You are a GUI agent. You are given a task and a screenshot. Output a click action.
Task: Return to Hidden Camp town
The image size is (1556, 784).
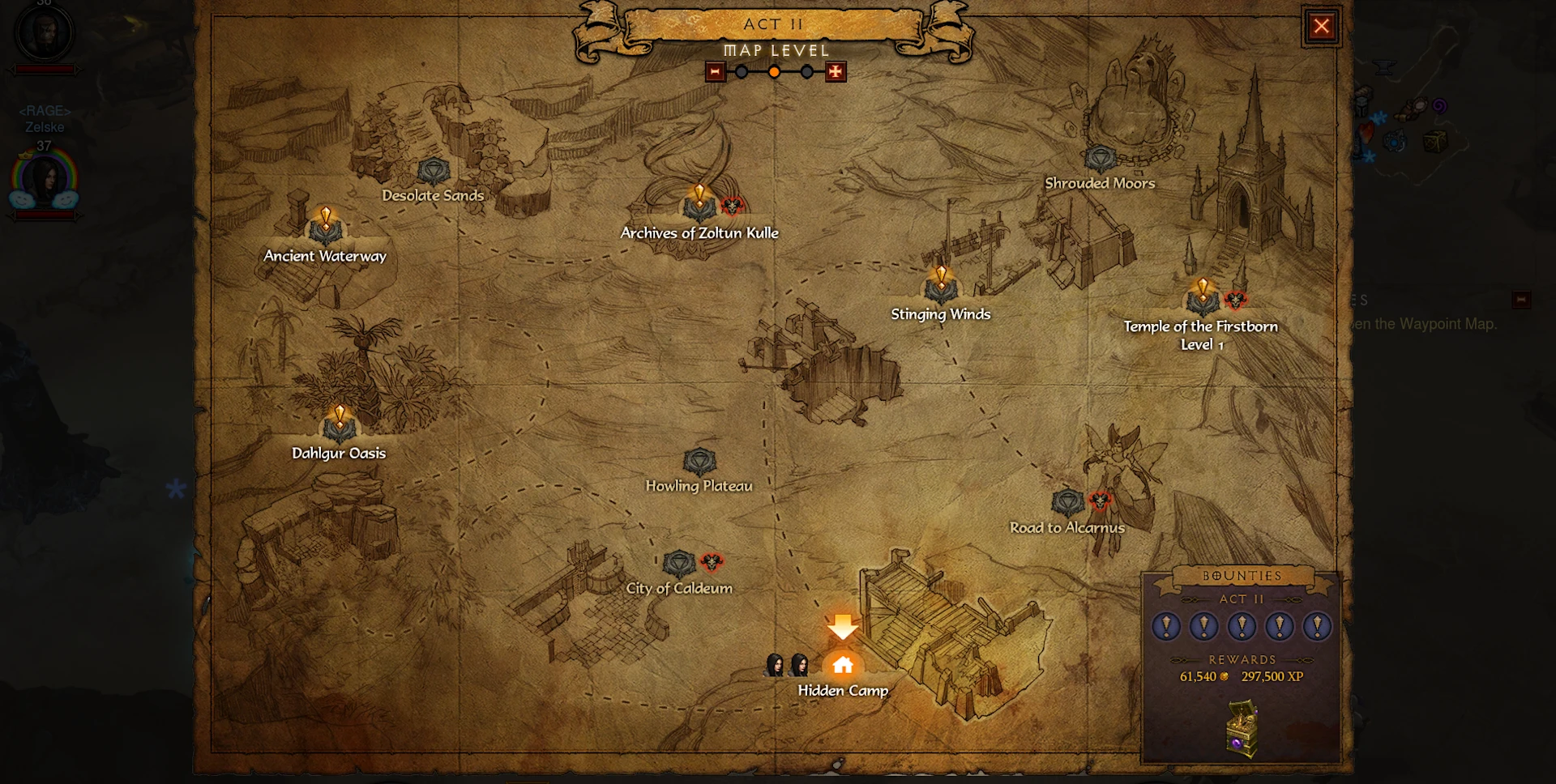[x=843, y=666]
